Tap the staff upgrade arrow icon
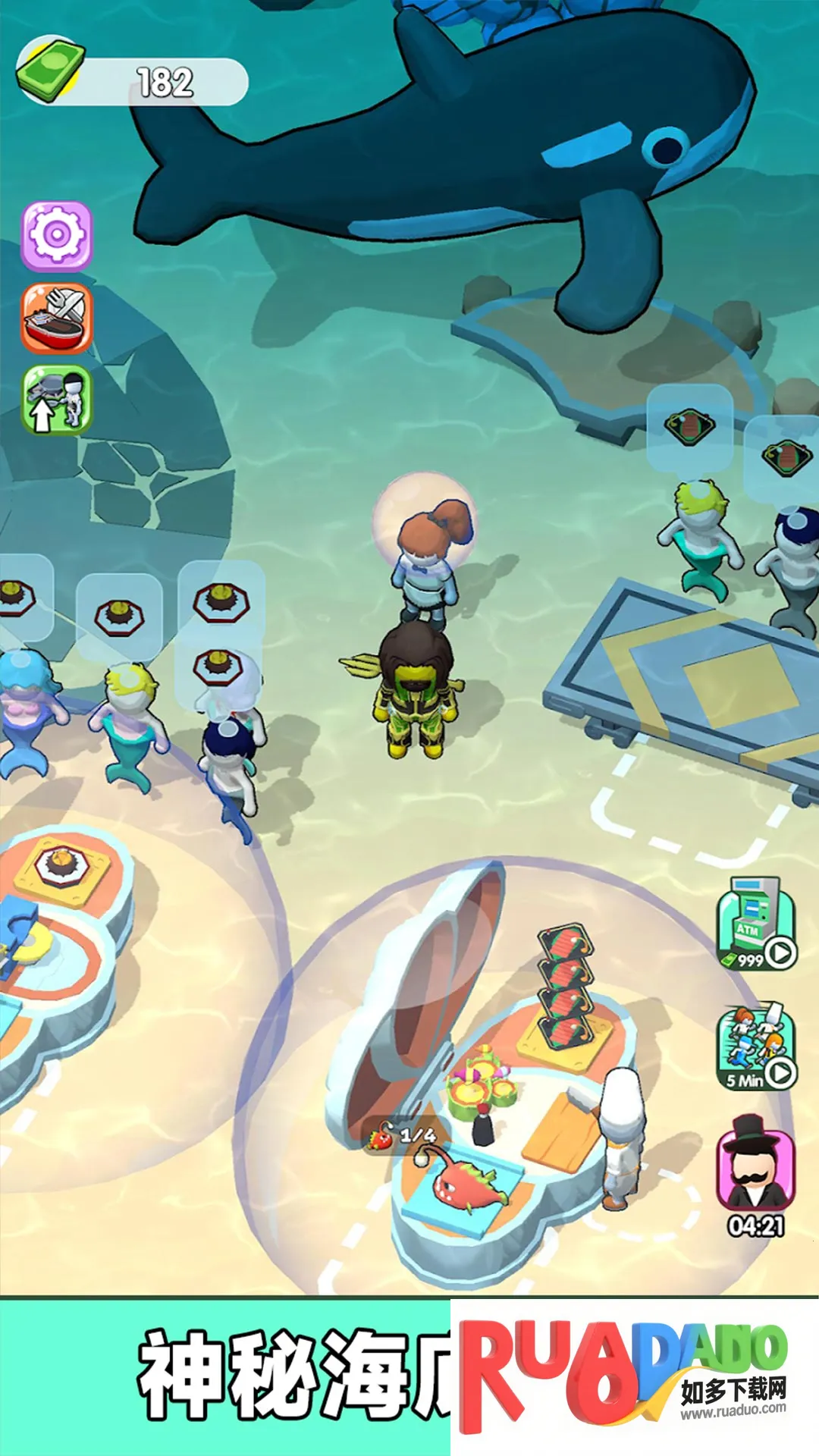 point(57,400)
